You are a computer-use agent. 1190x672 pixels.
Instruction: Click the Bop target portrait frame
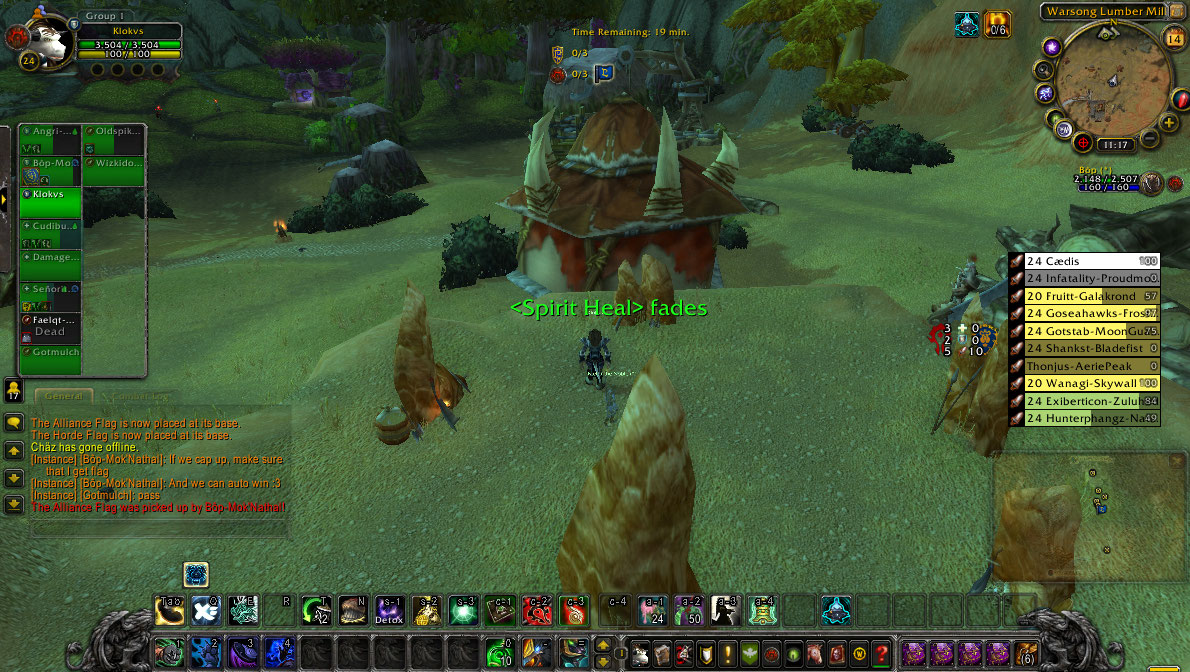coord(1153,183)
